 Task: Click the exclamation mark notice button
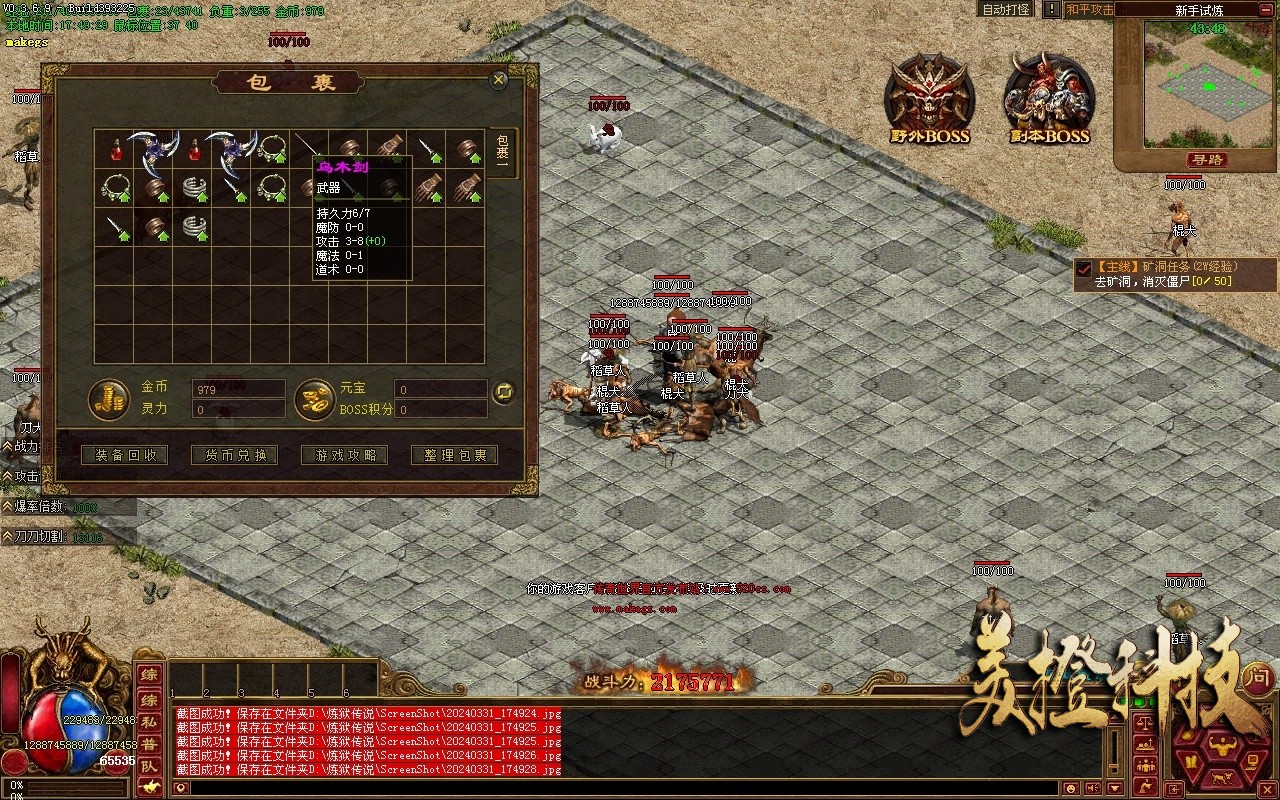[x=1051, y=9]
